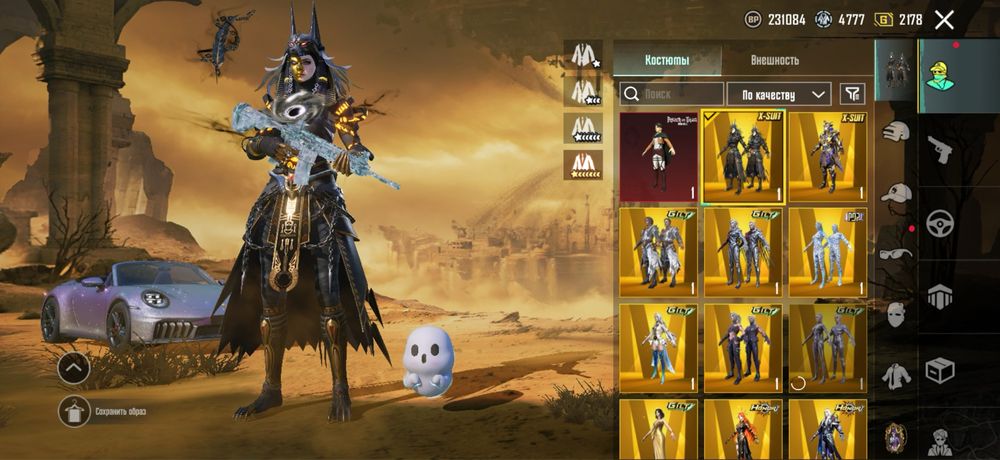Click Сохранить образ hanger button

click(x=75, y=411)
